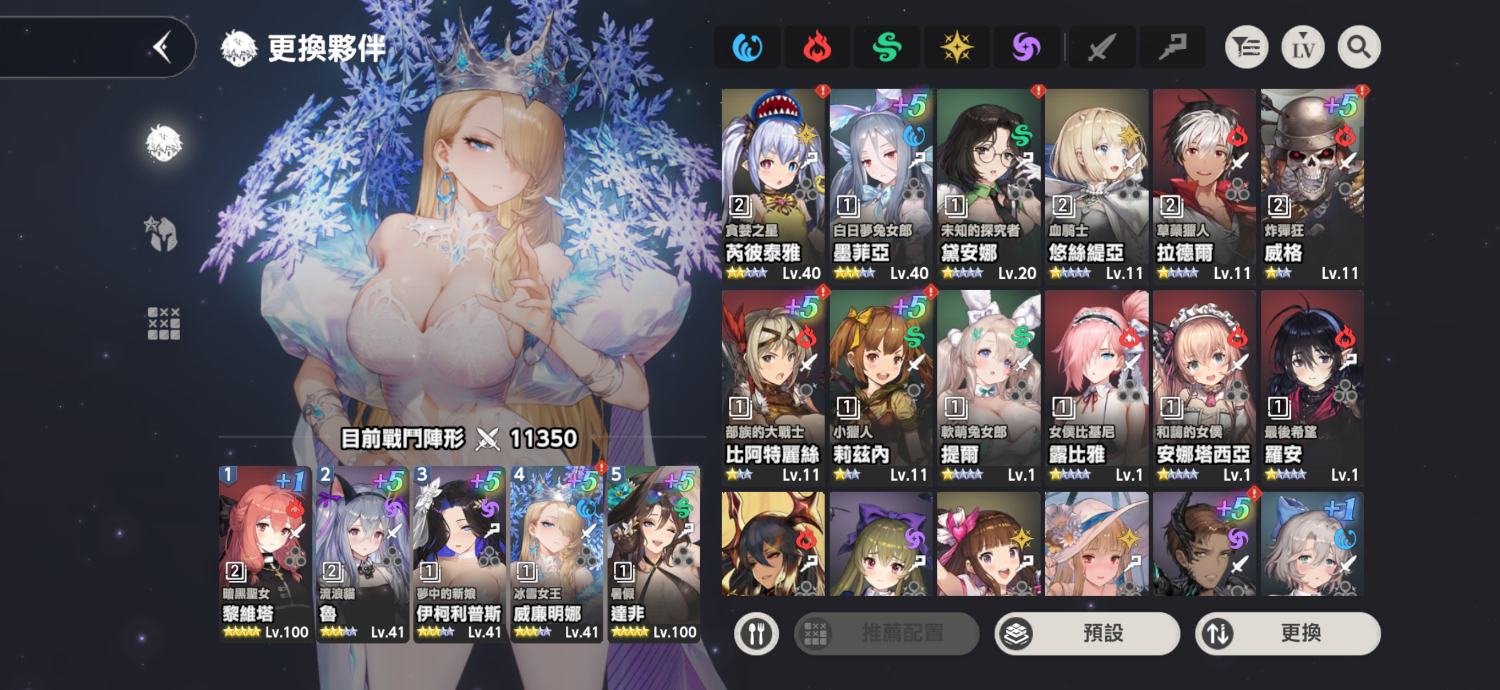Viewport: 1500px width, 690px height.
Task: Open the 預設 preset menu
Action: [x=1087, y=633]
